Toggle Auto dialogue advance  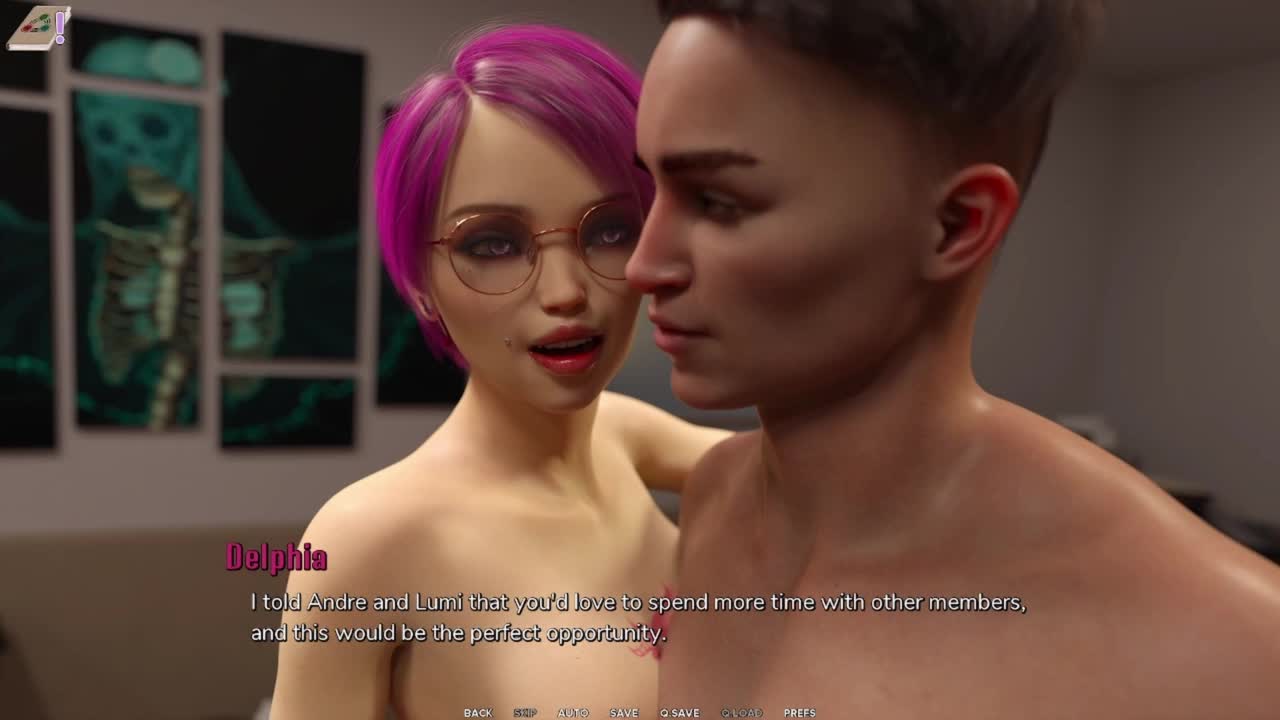(x=573, y=712)
